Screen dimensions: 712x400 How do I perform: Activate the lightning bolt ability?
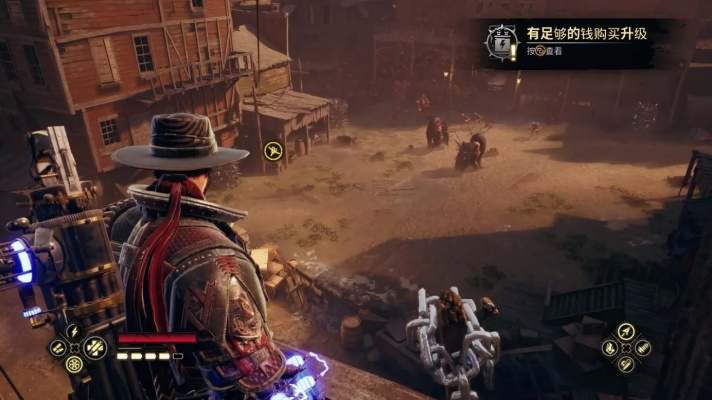[x=74, y=330]
